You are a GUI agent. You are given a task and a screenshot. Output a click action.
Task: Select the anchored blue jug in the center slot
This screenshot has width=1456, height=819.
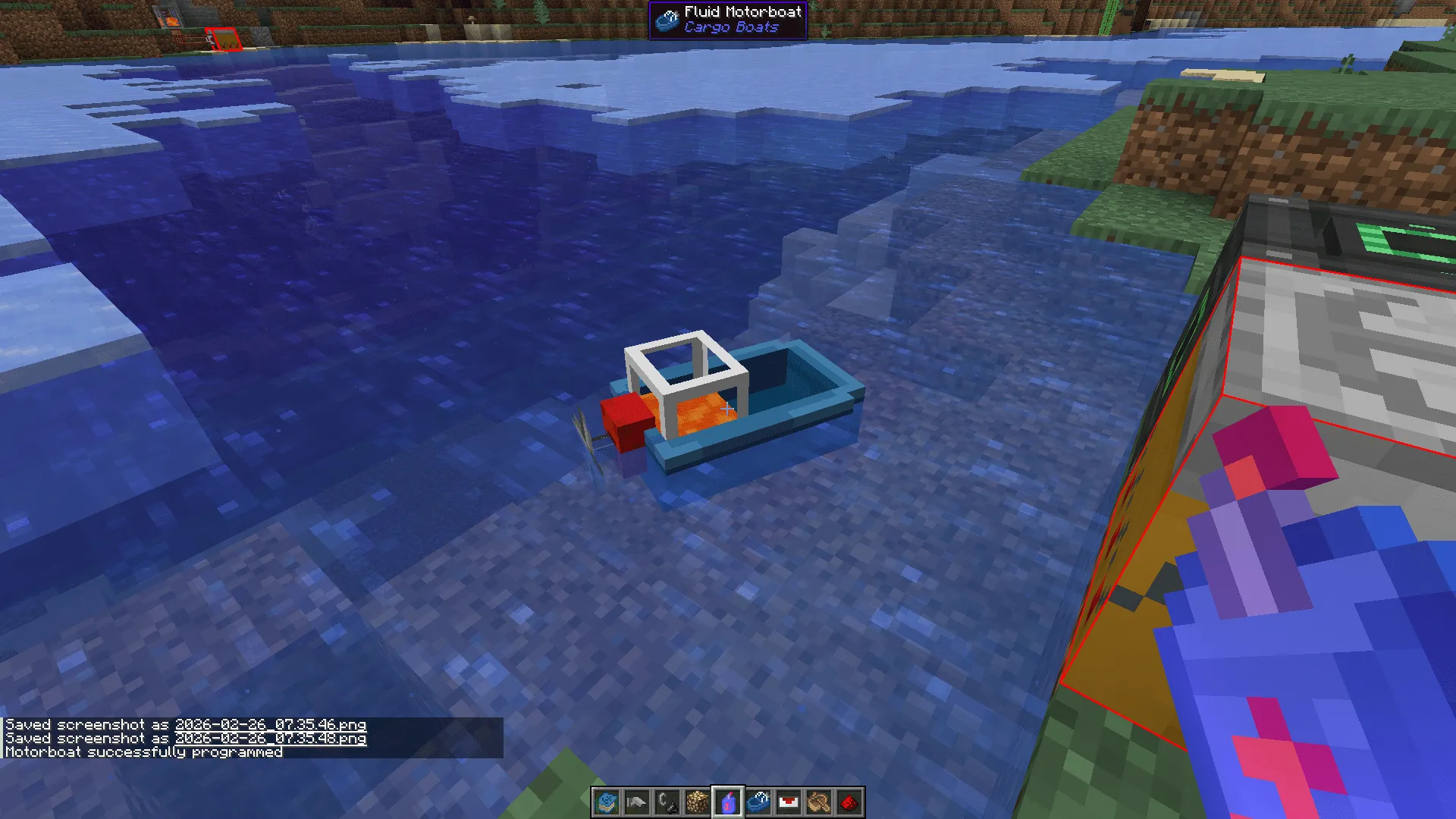[x=728, y=802]
